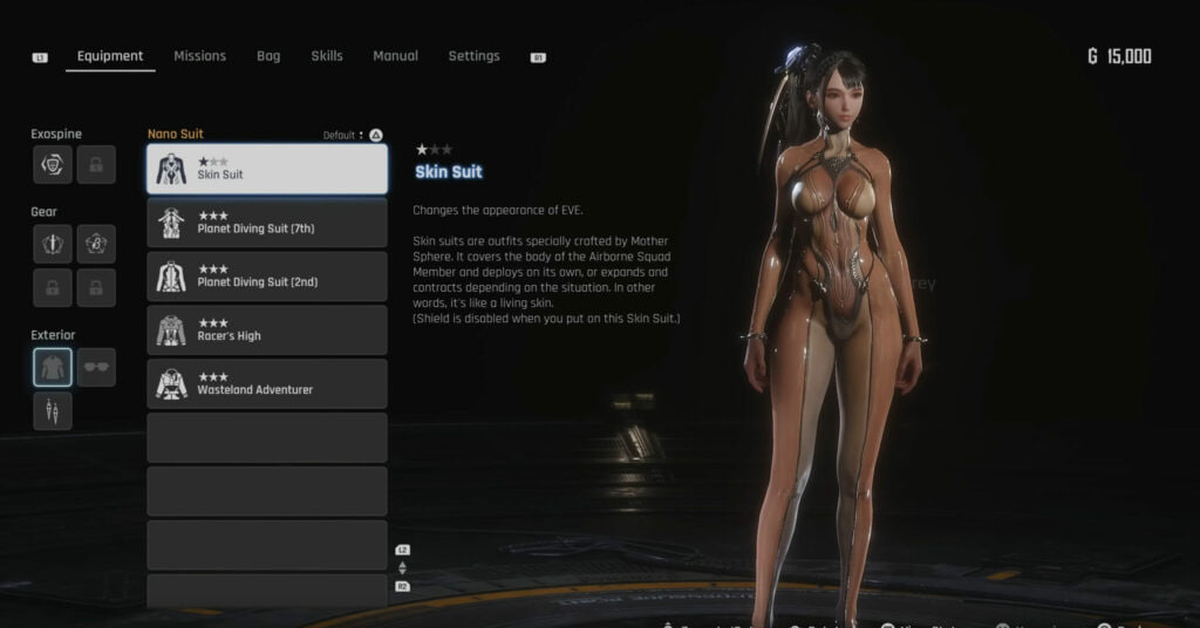Open the nano suit exterior slot
Screen dimensions: 1200x628
pos(52,368)
